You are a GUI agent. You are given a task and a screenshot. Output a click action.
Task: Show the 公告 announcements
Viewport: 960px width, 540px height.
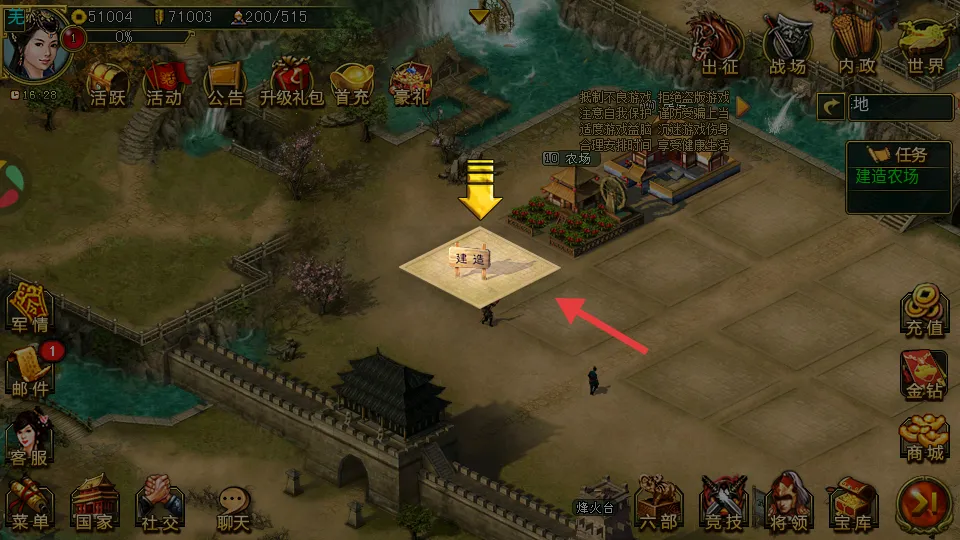pyautogui.click(x=224, y=84)
